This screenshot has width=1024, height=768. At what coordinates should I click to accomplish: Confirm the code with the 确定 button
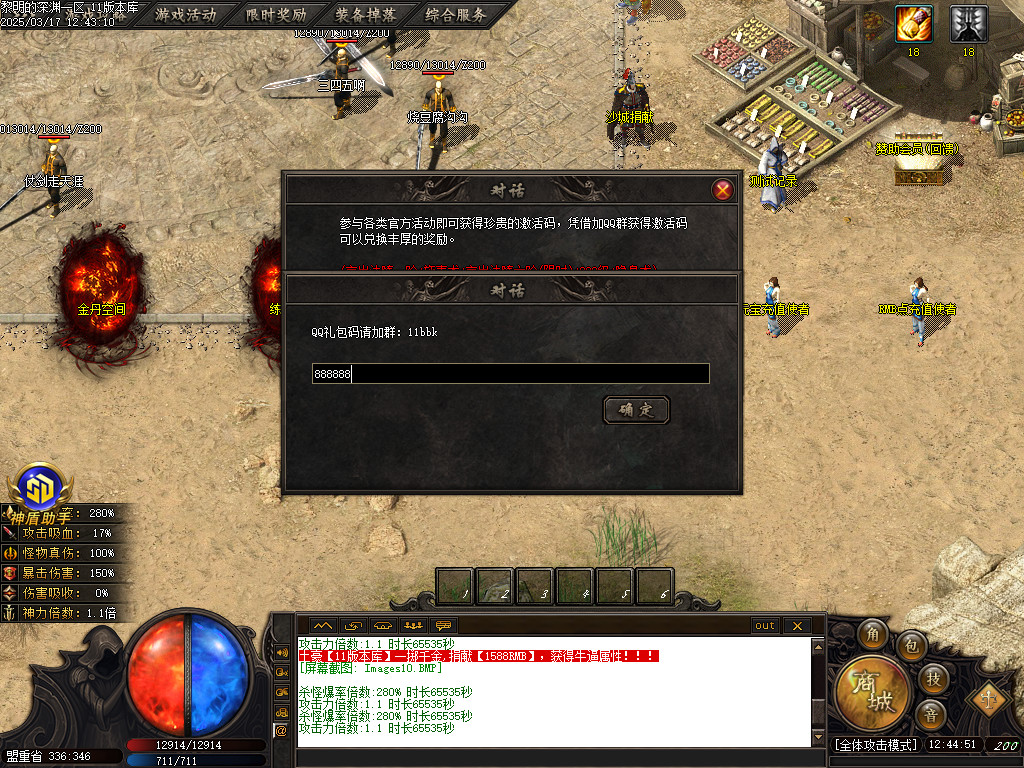pyautogui.click(x=636, y=410)
